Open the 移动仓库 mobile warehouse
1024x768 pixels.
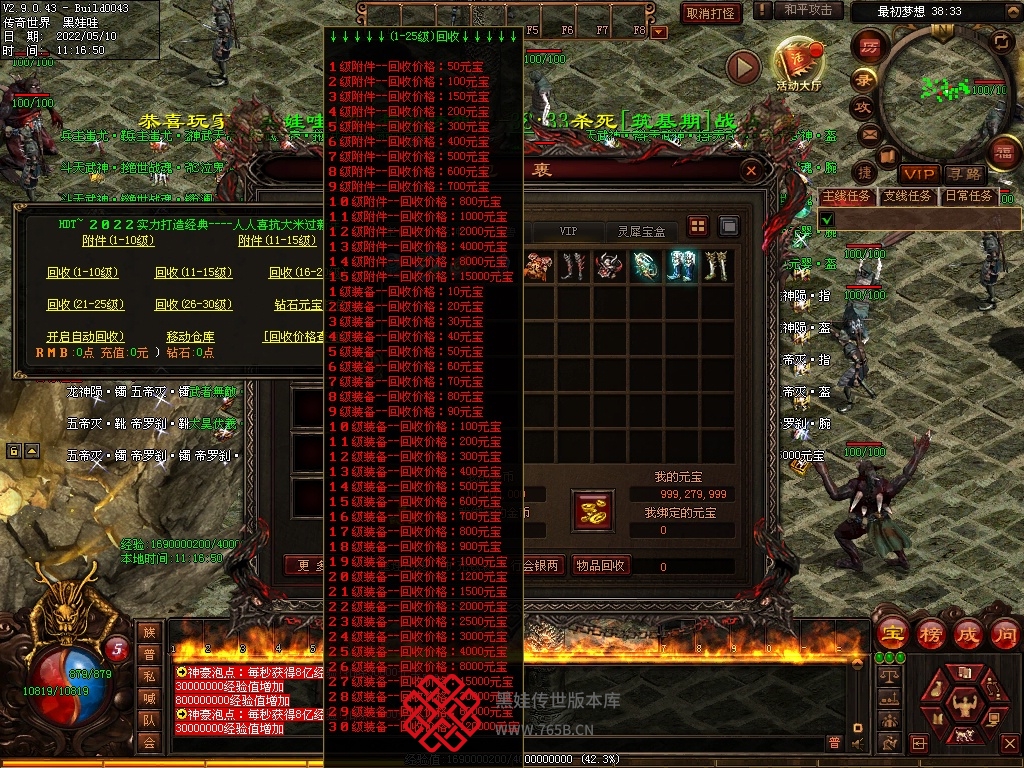(x=190, y=337)
